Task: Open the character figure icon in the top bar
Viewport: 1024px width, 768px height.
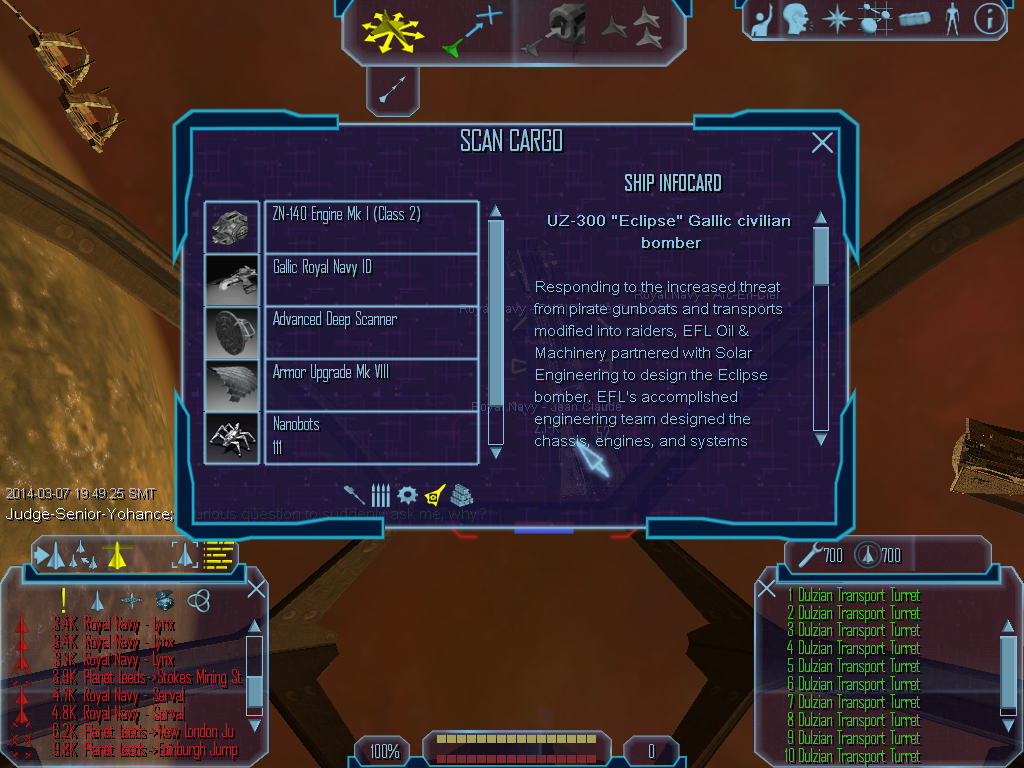Action: pos(951,19)
